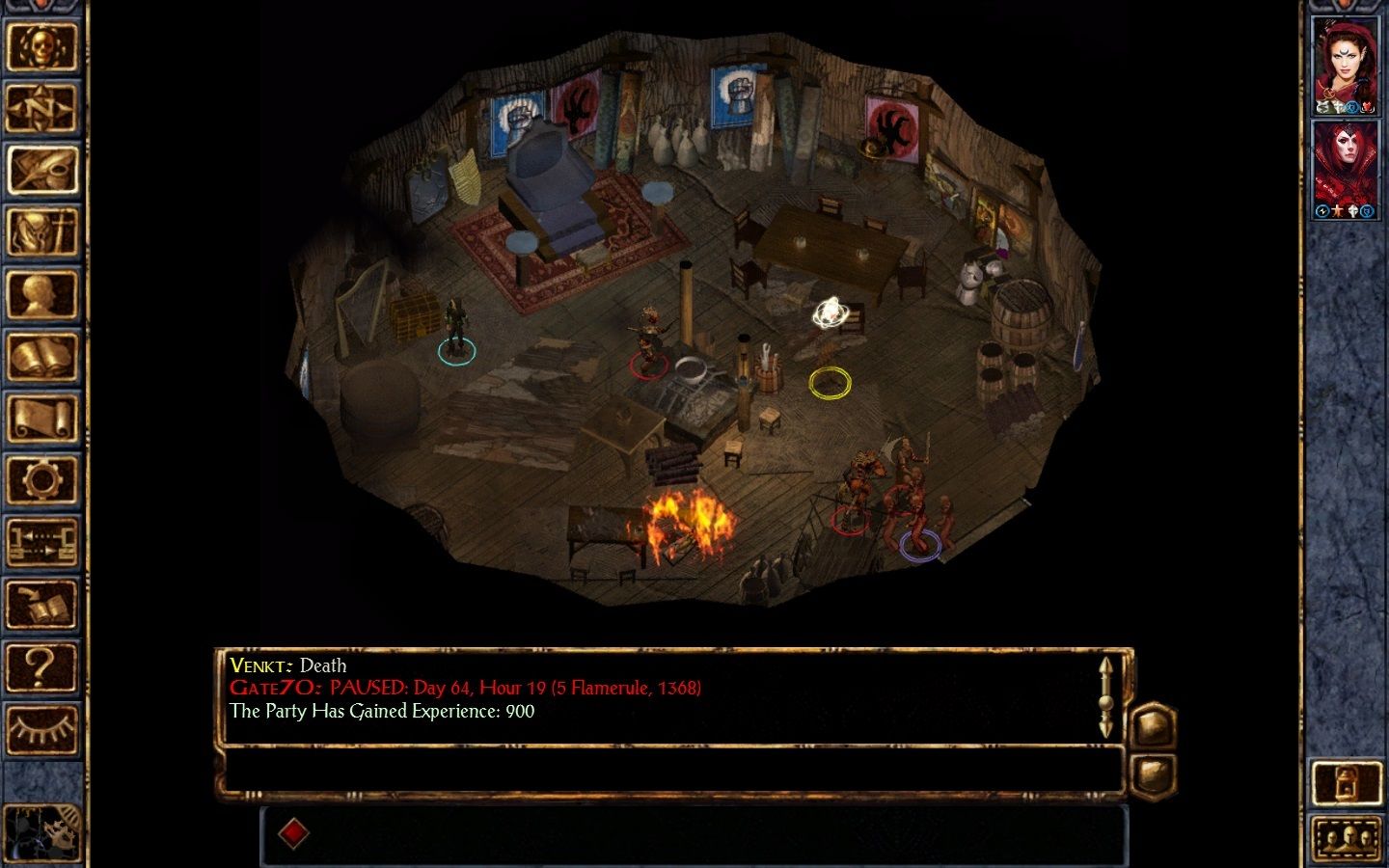
Task: Open the area map with the compass icon
Action: (x=41, y=108)
